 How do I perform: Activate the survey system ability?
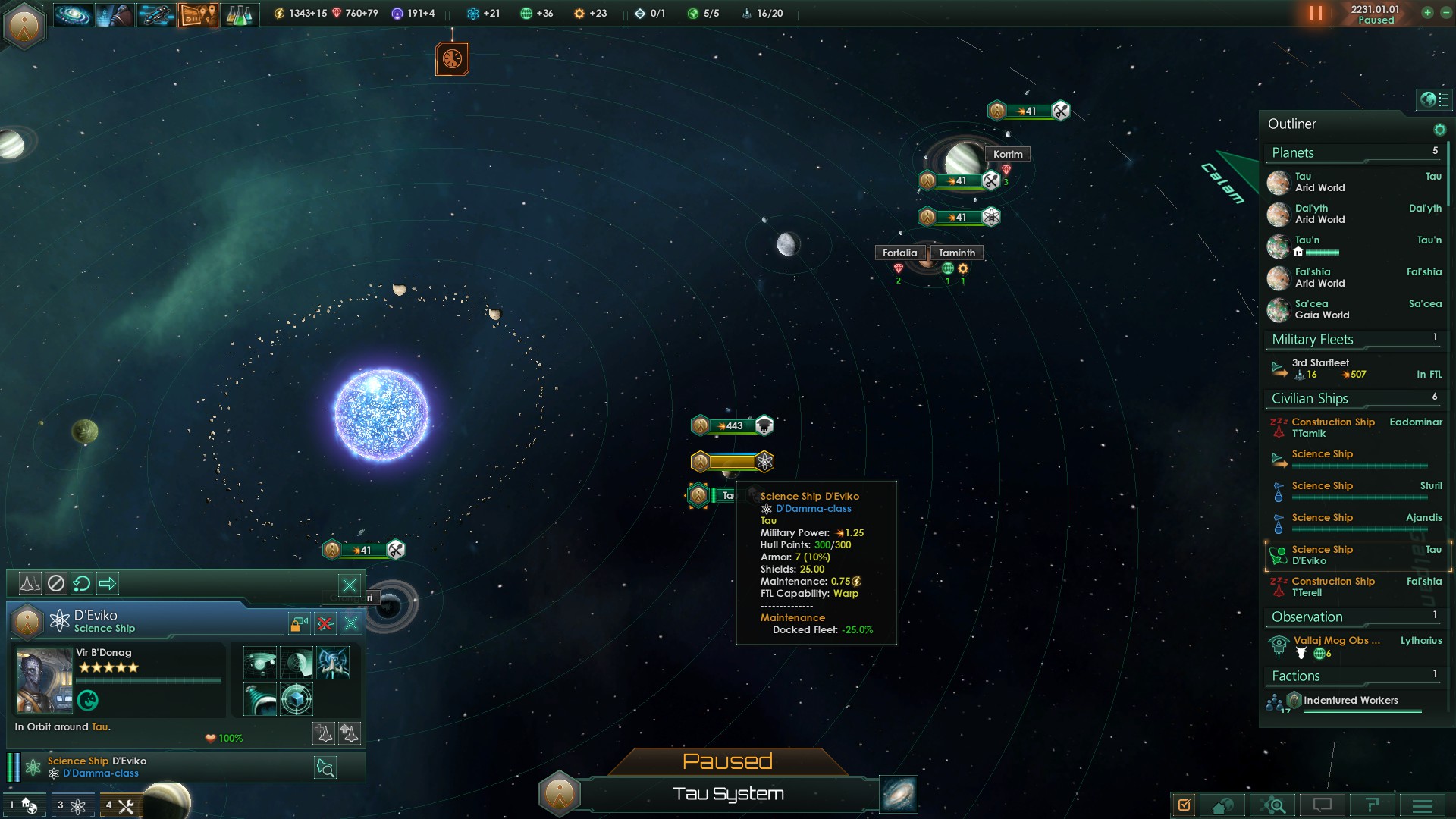click(260, 663)
